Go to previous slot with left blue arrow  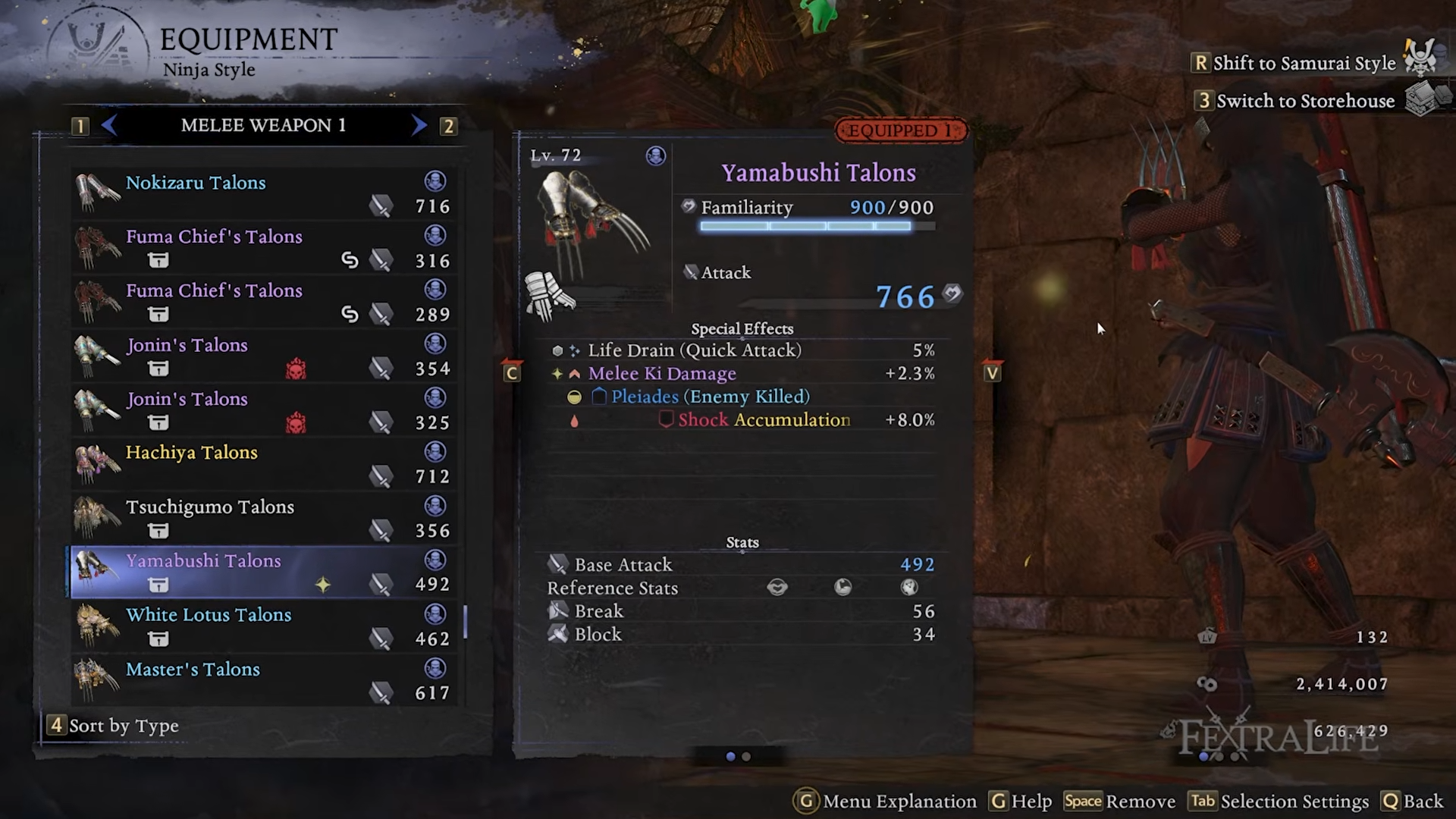pos(109,125)
